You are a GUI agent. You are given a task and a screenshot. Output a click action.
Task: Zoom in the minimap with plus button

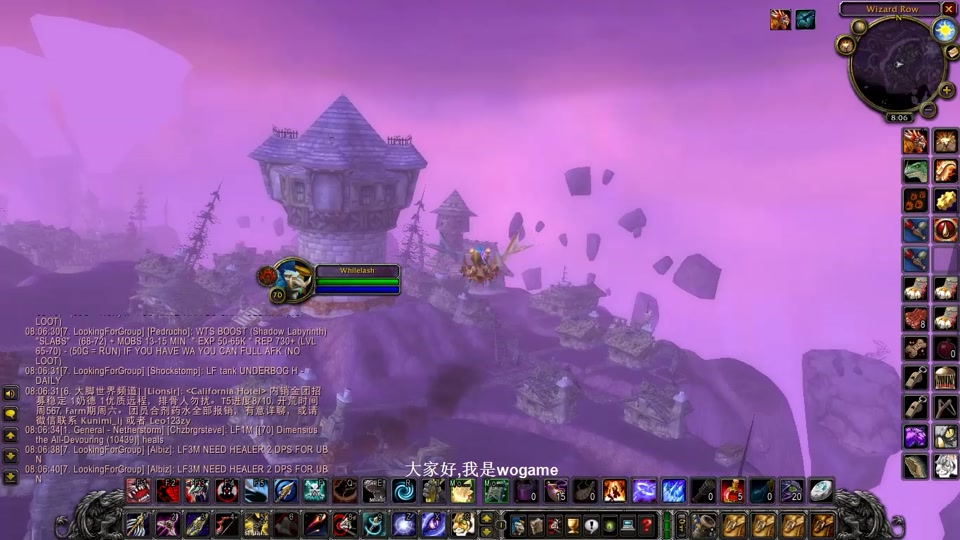click(x=946, y=90)
